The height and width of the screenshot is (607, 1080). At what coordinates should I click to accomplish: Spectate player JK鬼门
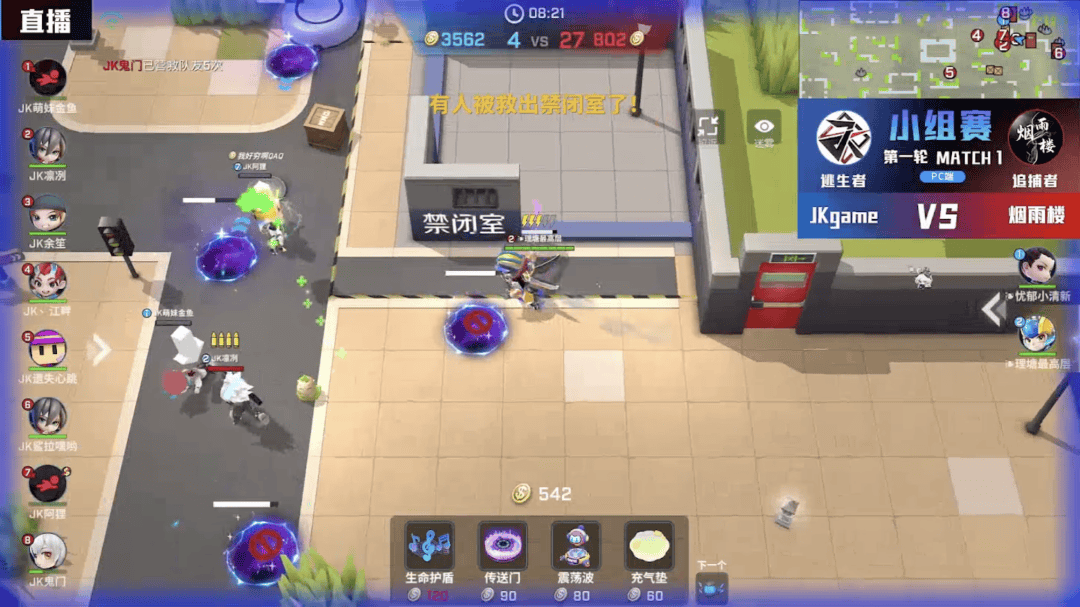pyautogui.click(x=47, y=552)
